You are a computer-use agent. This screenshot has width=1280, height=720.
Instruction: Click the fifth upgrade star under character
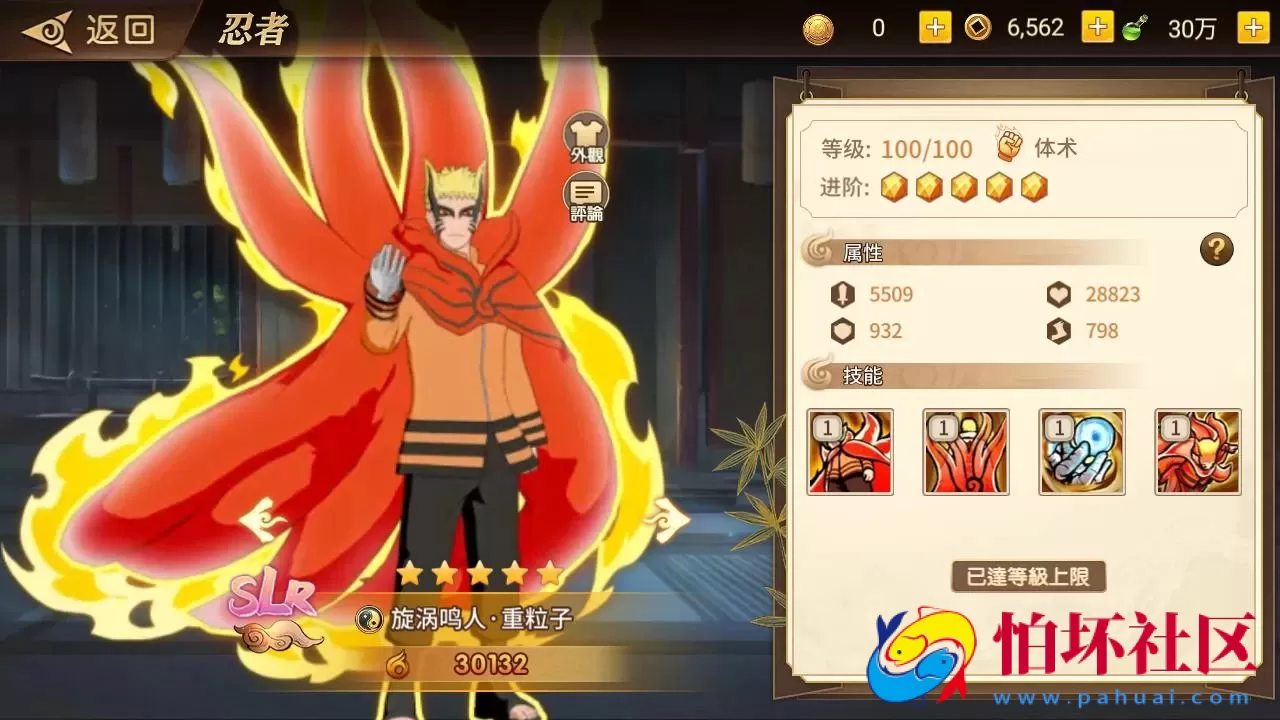(x=548, y=573)
